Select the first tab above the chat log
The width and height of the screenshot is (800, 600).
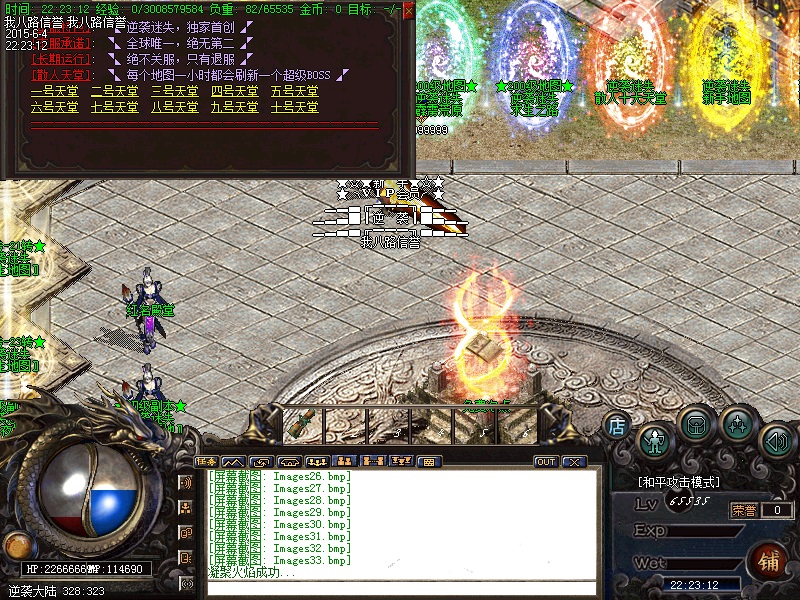206,462
